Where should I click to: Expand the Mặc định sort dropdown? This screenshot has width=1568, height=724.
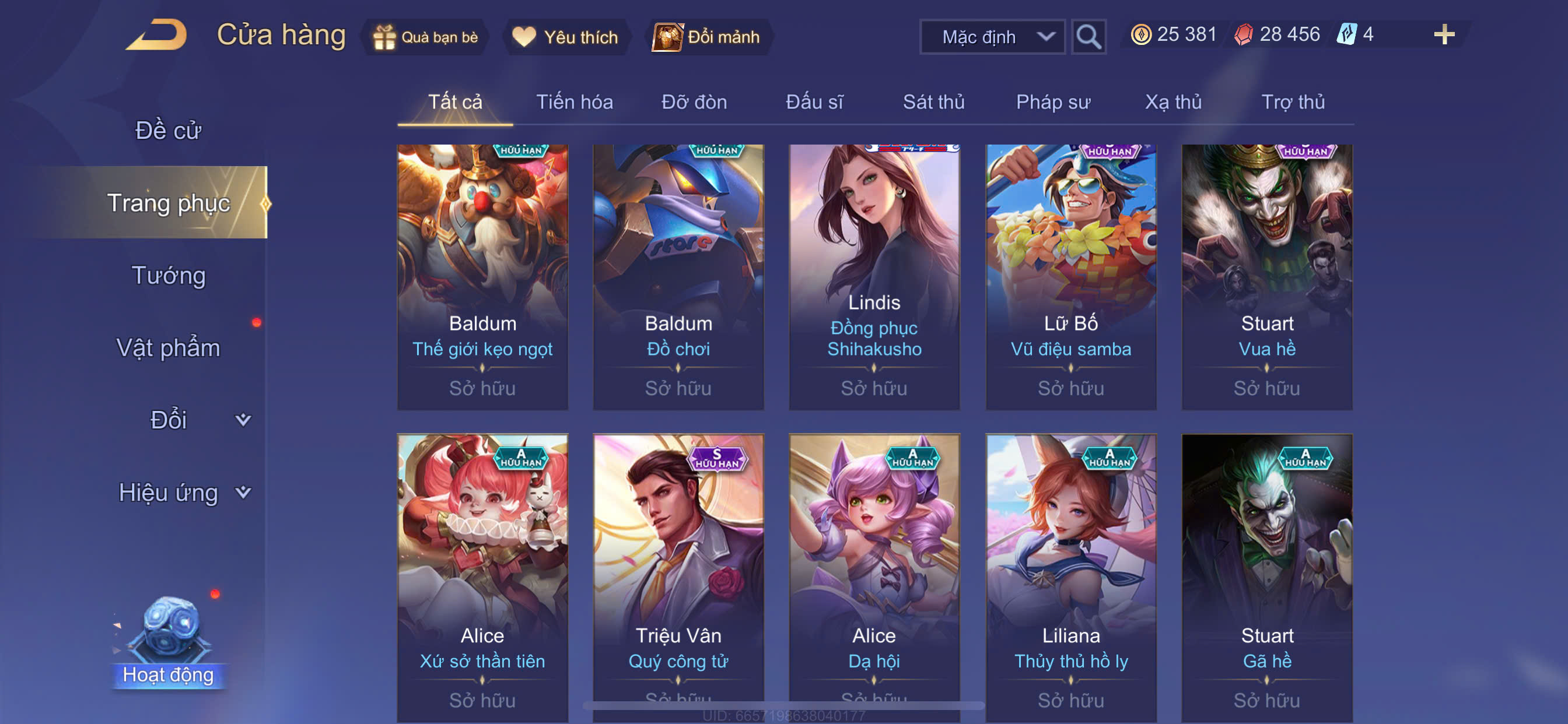[992, 37]
